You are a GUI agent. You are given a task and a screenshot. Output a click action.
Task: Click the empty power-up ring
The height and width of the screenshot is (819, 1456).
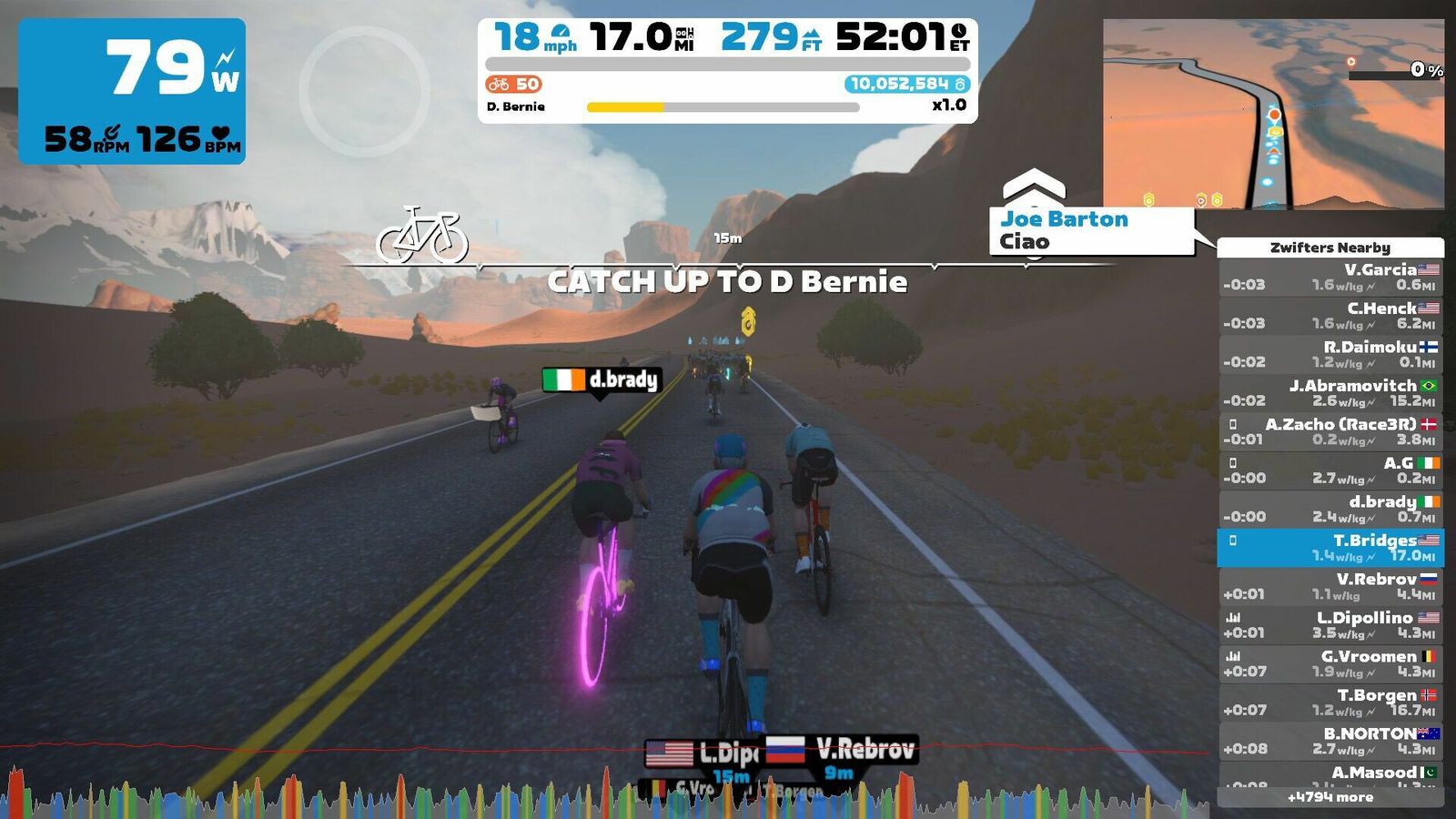364,91
